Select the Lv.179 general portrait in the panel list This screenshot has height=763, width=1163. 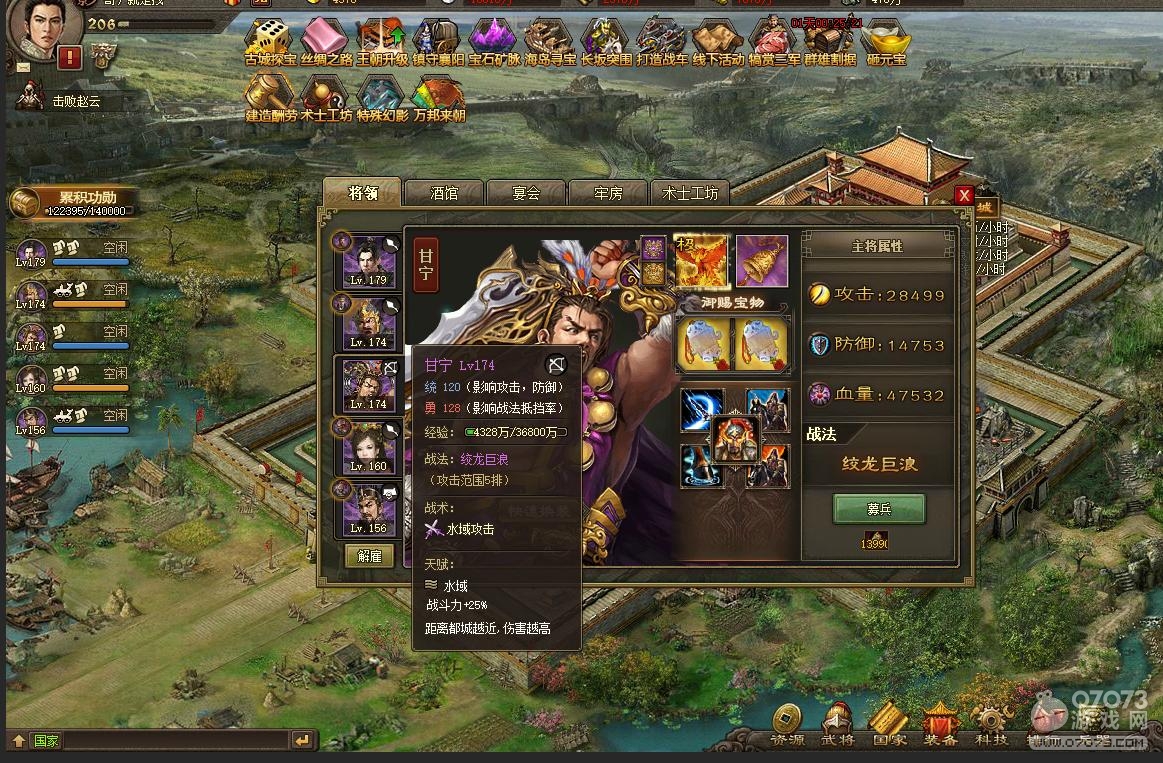pyautogui.click(x=369, y=262)
